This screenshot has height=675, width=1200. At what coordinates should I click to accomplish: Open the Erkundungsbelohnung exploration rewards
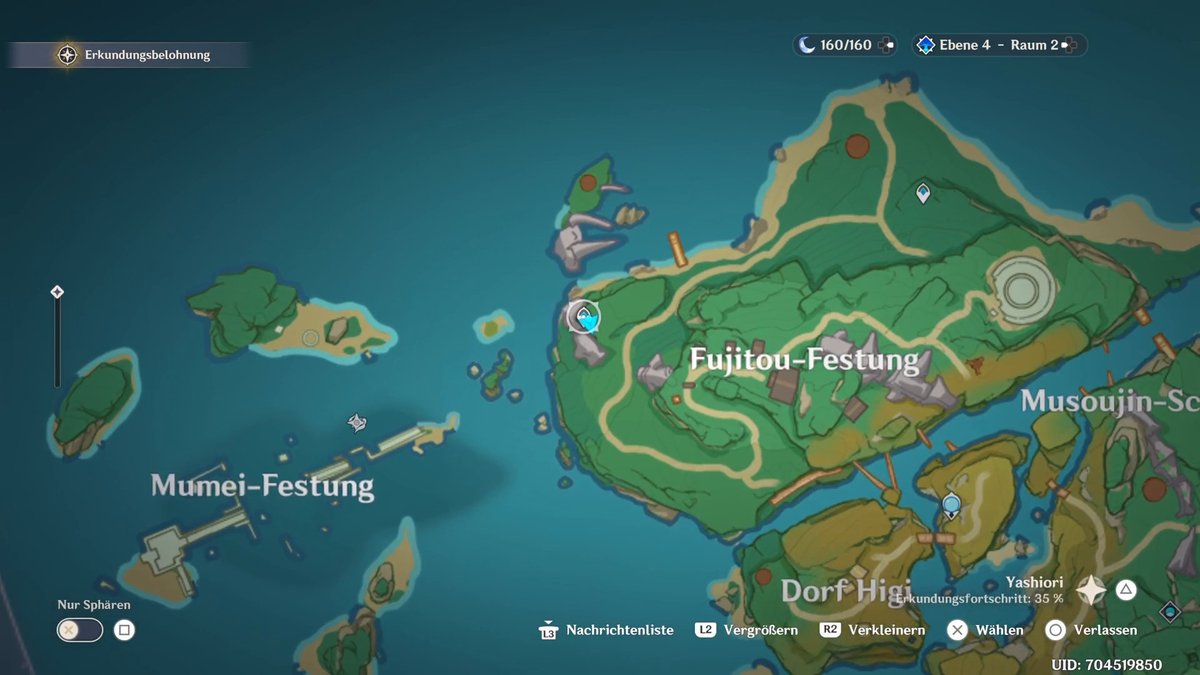pyautogui.click(x=136, y=55)
